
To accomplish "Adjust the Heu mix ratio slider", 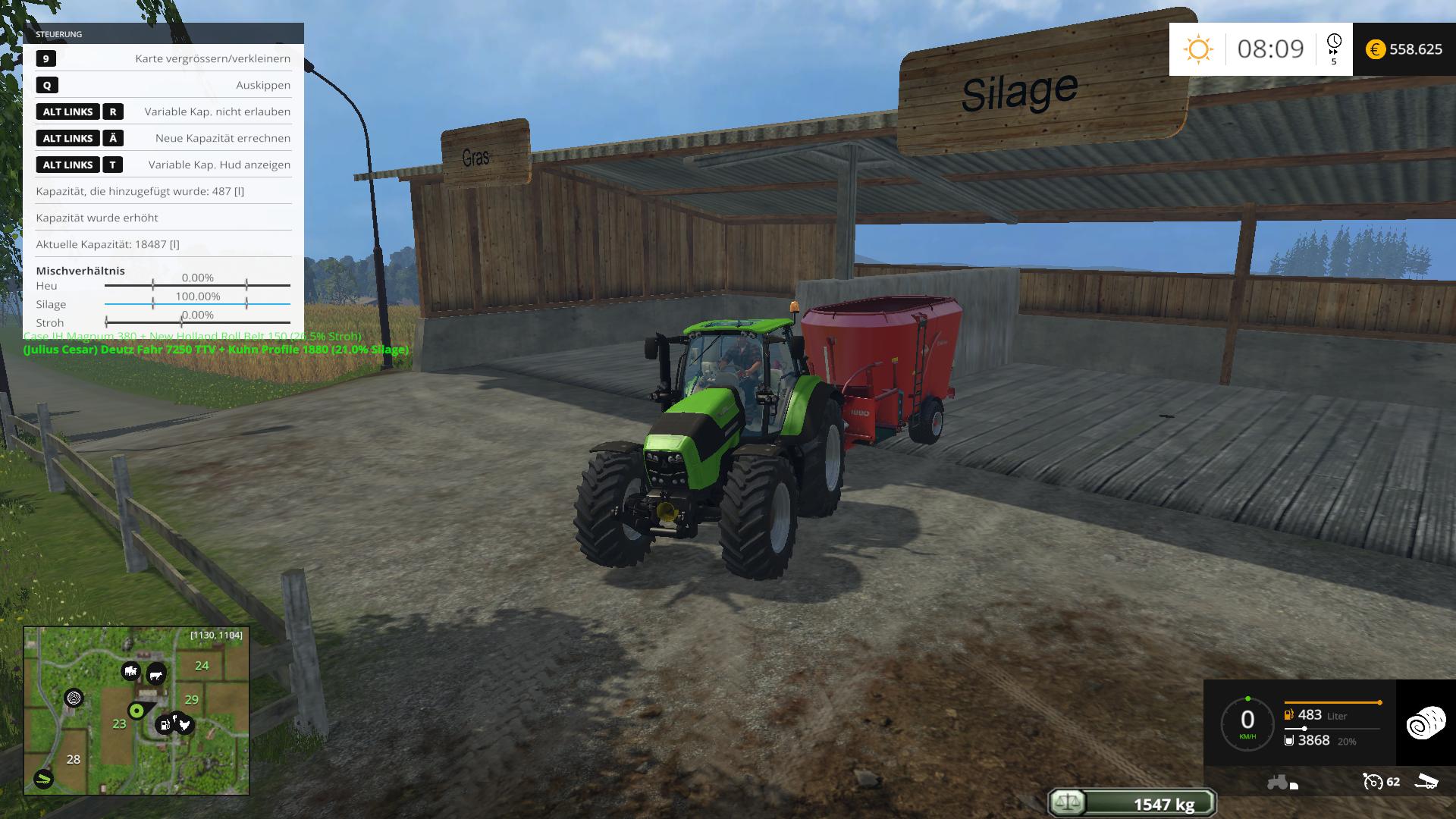I will (x=197, y=285).
